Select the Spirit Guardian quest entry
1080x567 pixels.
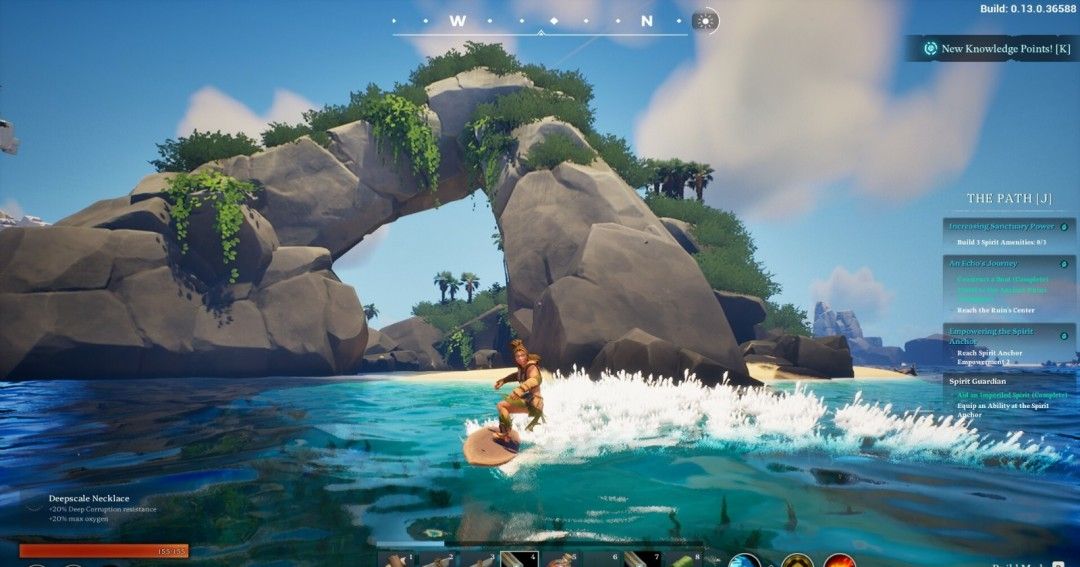(x=977, y=380)
